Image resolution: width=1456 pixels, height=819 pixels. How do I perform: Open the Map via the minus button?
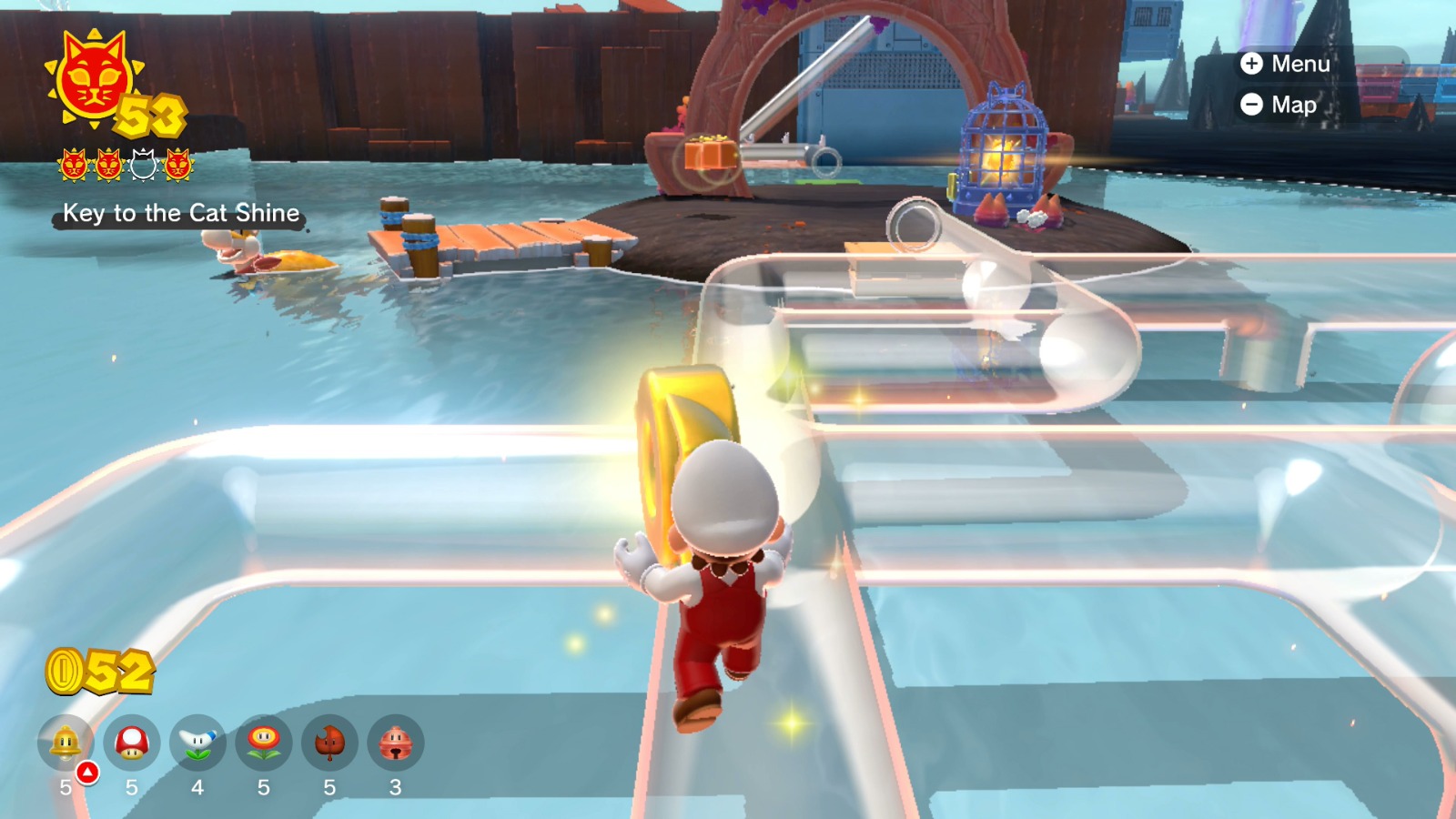point(1279,105)
